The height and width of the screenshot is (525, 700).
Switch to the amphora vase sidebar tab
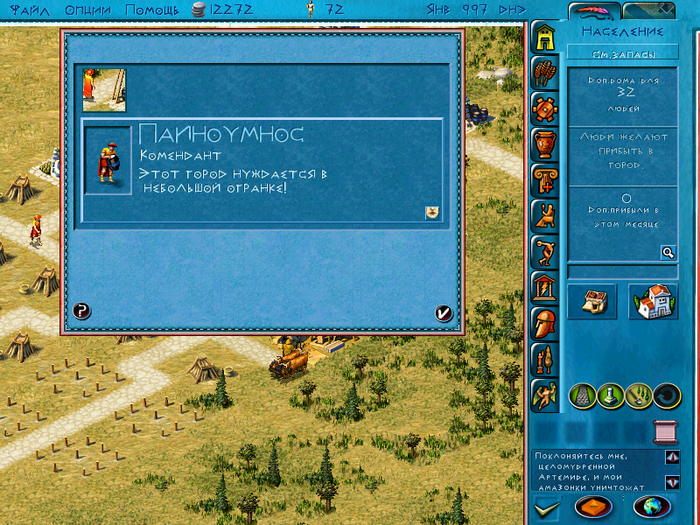tap(545, 143)
